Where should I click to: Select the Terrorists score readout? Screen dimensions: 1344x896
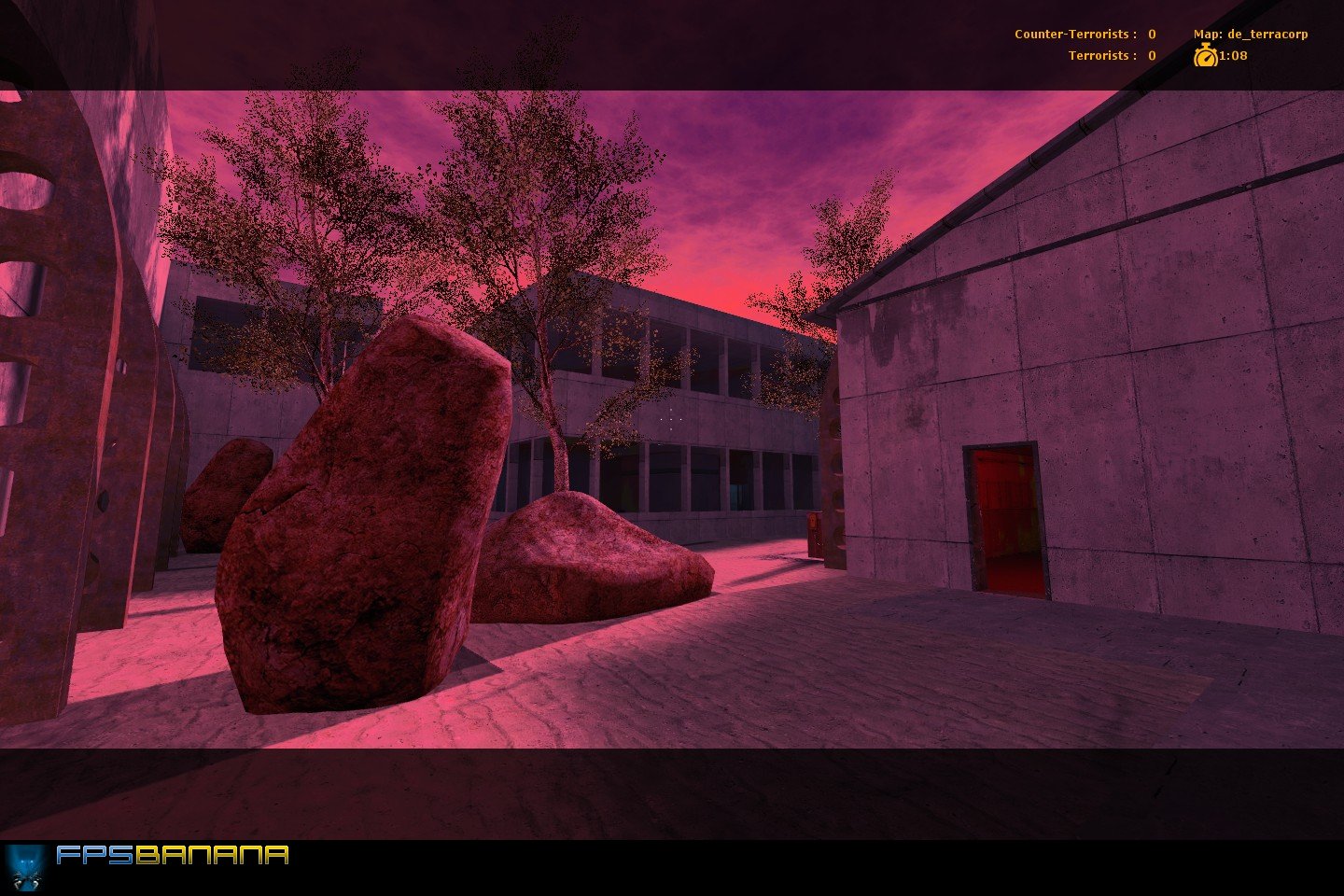1151,55
